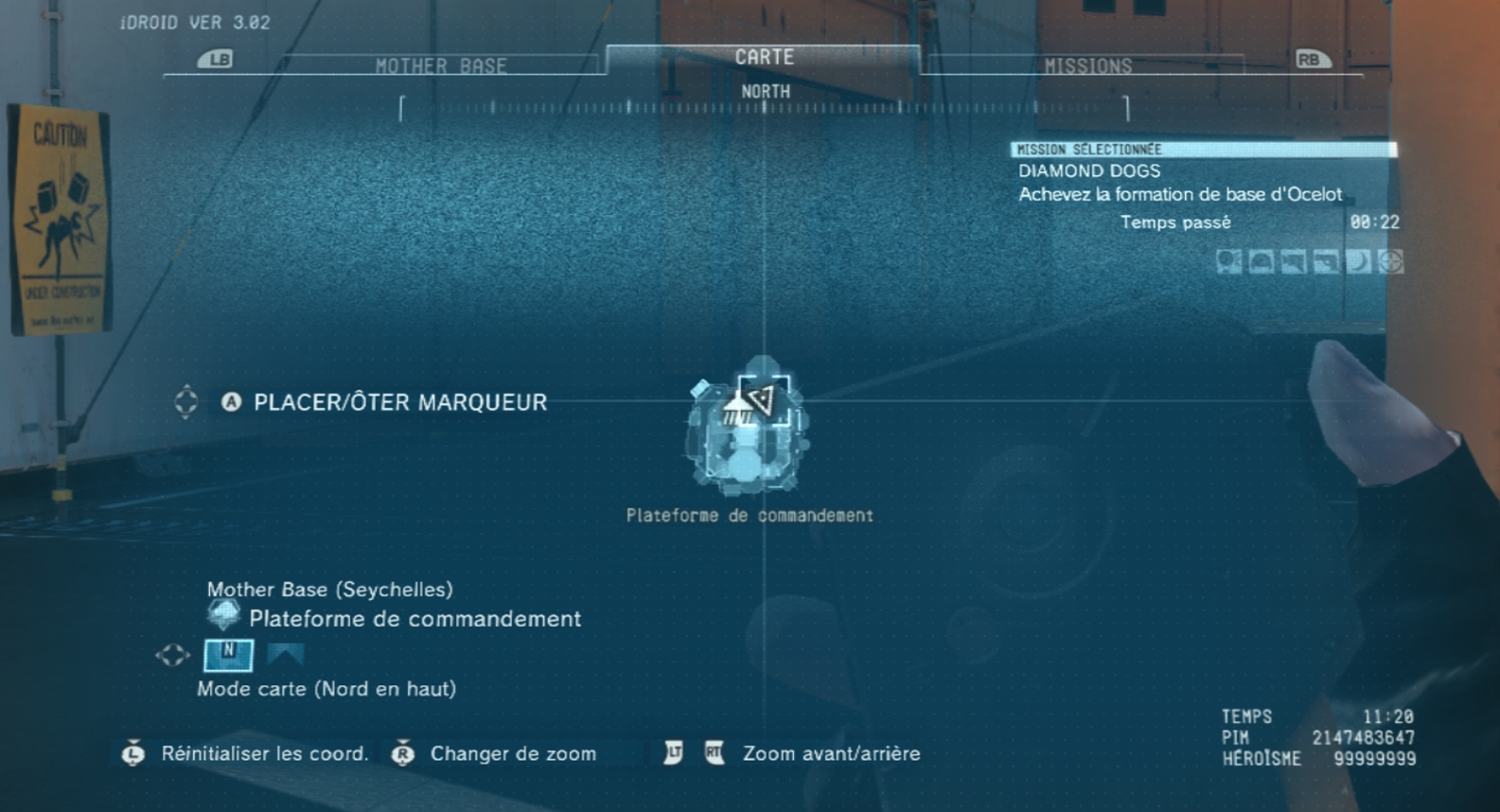1500x812 pixels.
Task: Click the Plateforme de commandement diamond emblem
Action: pos(224,616)
